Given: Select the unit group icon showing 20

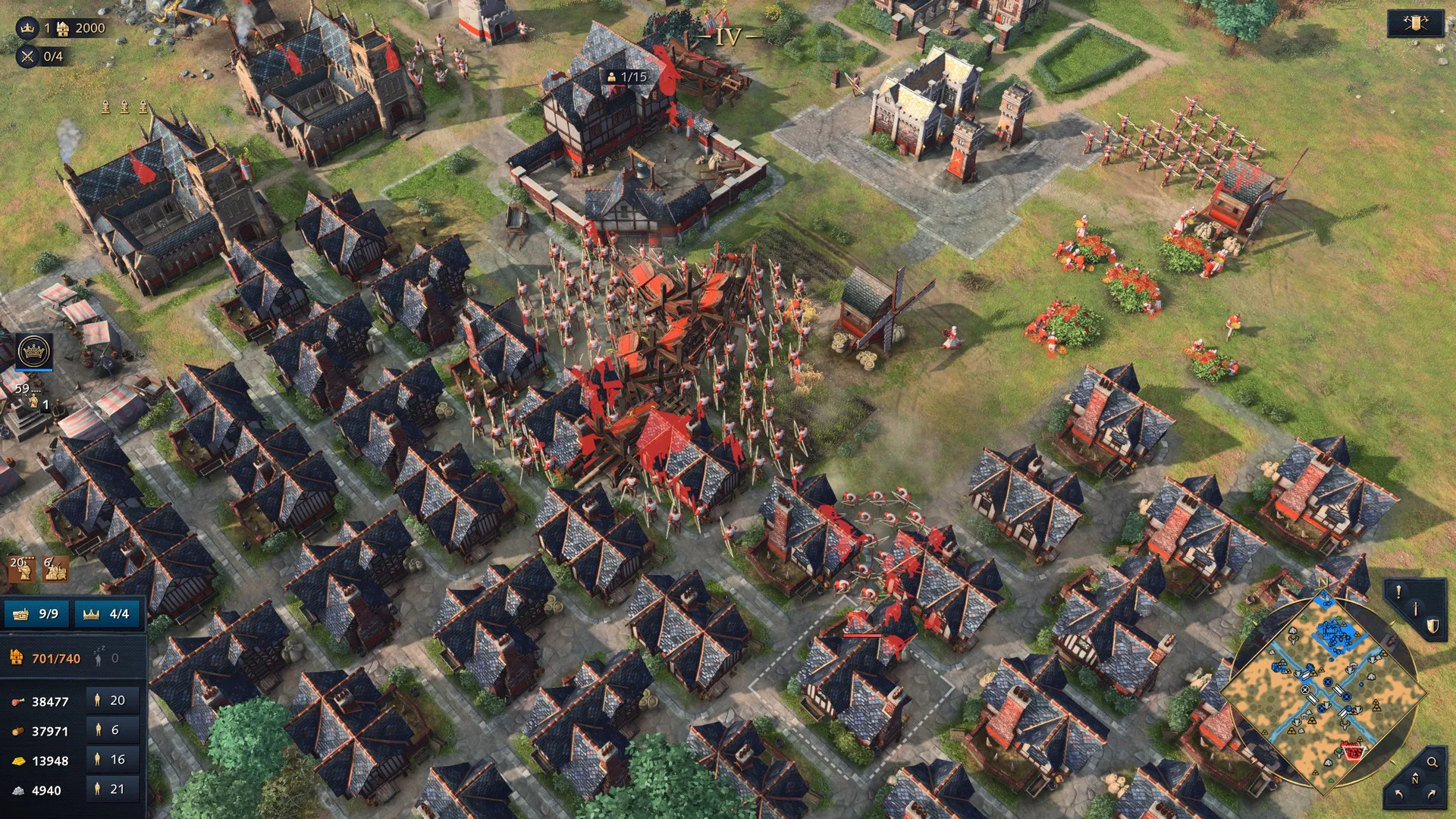Looking at the screenshot, I should [22, 569].
